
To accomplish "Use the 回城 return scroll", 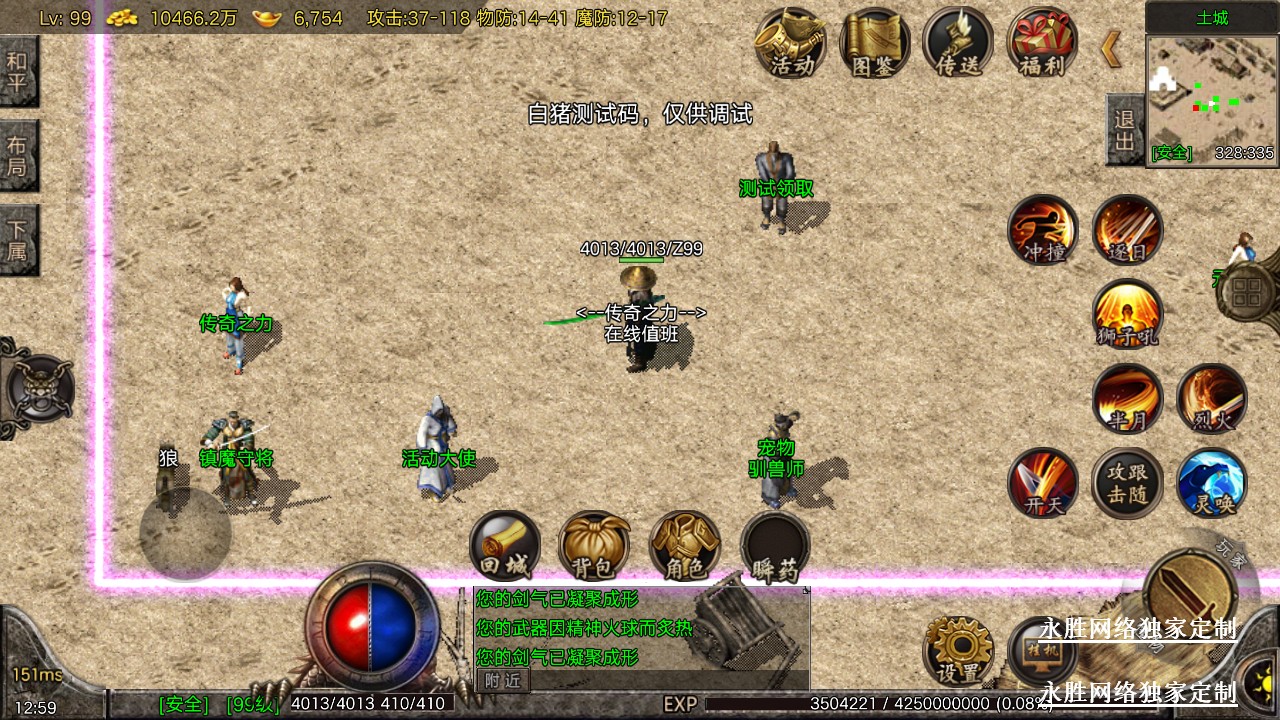I will pos(505,546).
